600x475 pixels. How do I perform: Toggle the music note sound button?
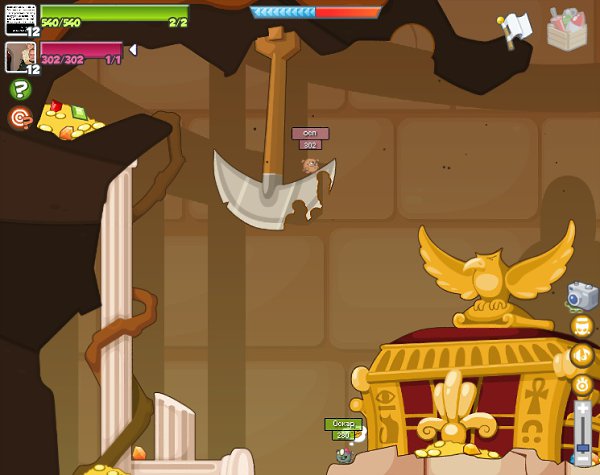(x=582, y=355)
